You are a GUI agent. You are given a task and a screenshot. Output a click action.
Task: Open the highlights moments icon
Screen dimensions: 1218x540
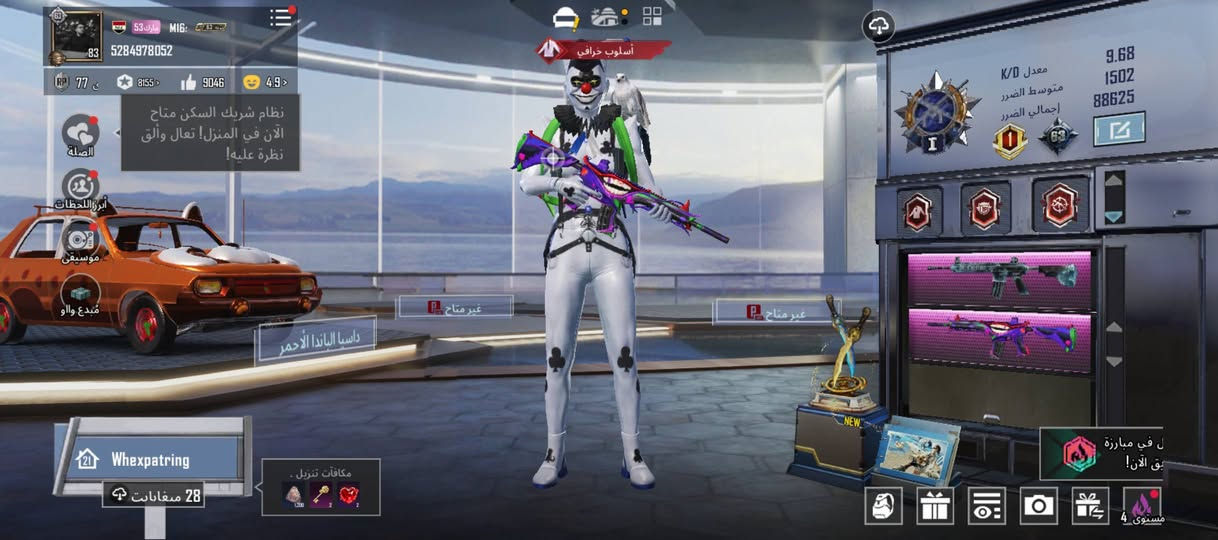79,187
